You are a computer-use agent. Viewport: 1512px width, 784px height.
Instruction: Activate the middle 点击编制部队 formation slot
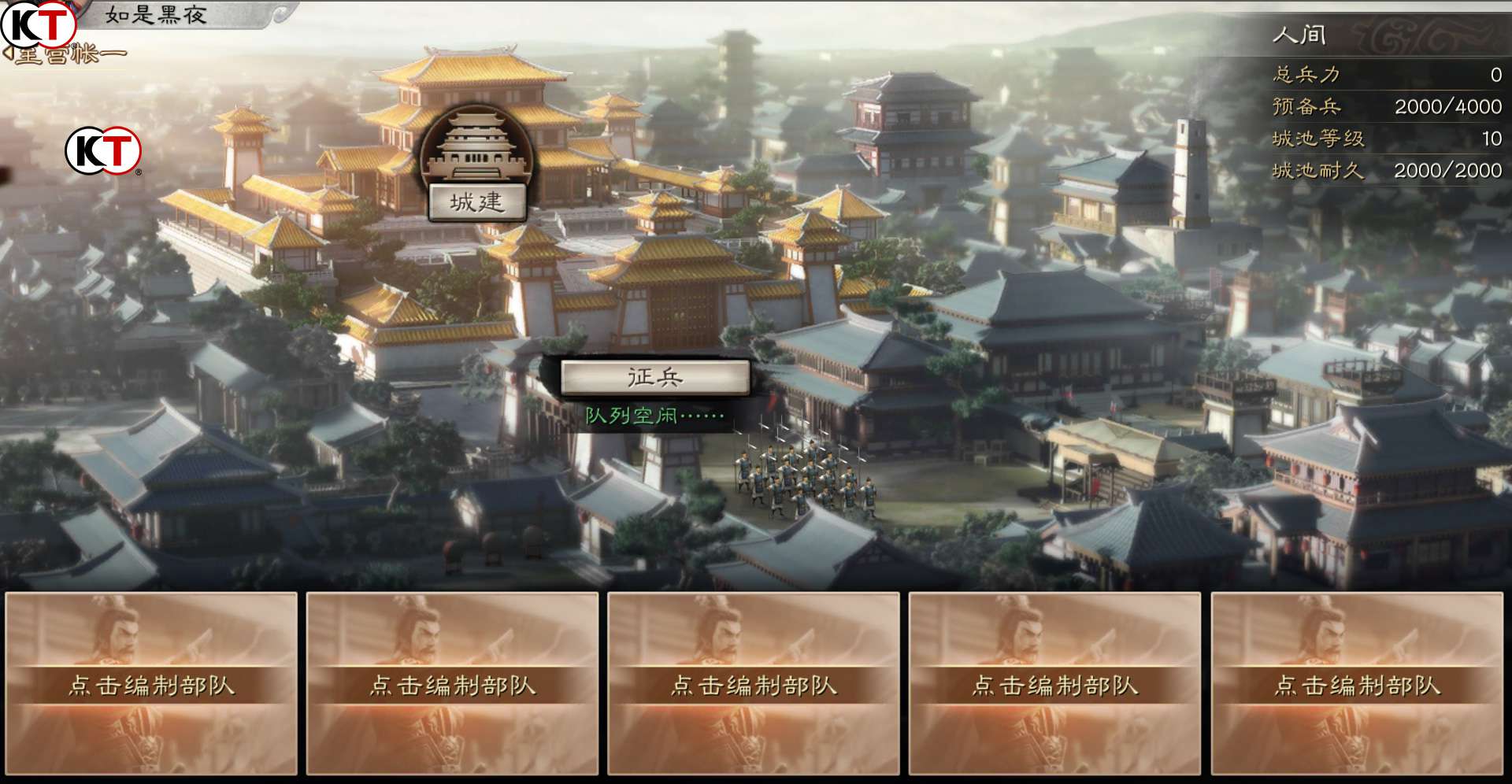point(756,686)
